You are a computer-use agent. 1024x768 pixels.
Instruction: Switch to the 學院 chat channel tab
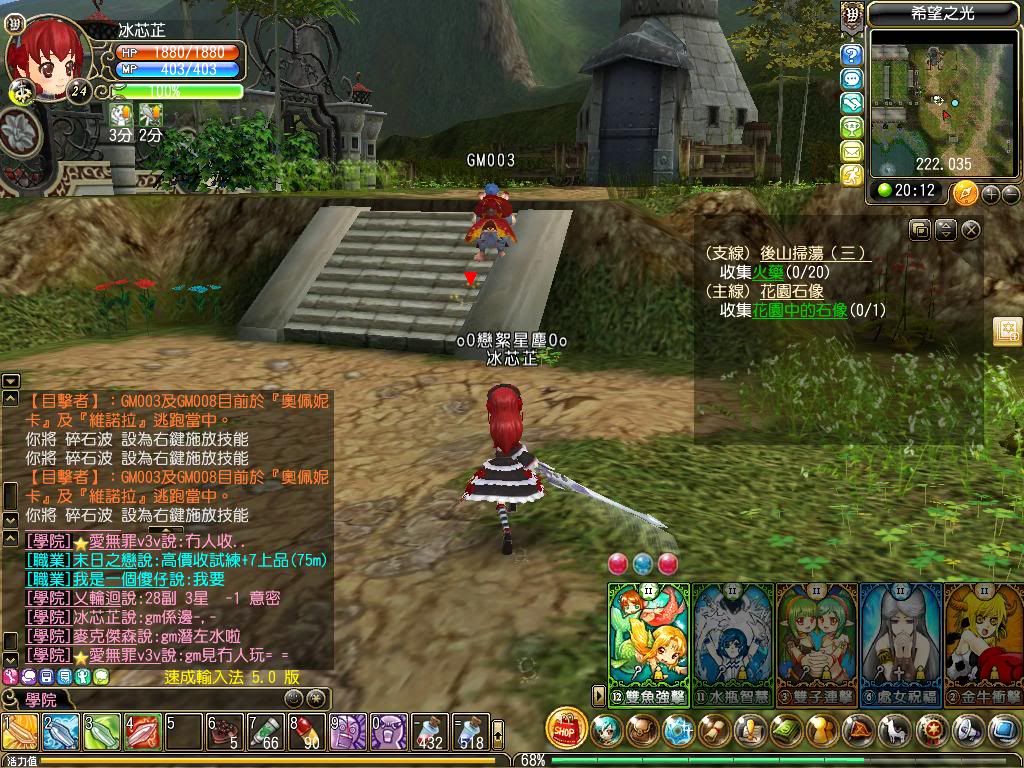[x=40, y=699]
